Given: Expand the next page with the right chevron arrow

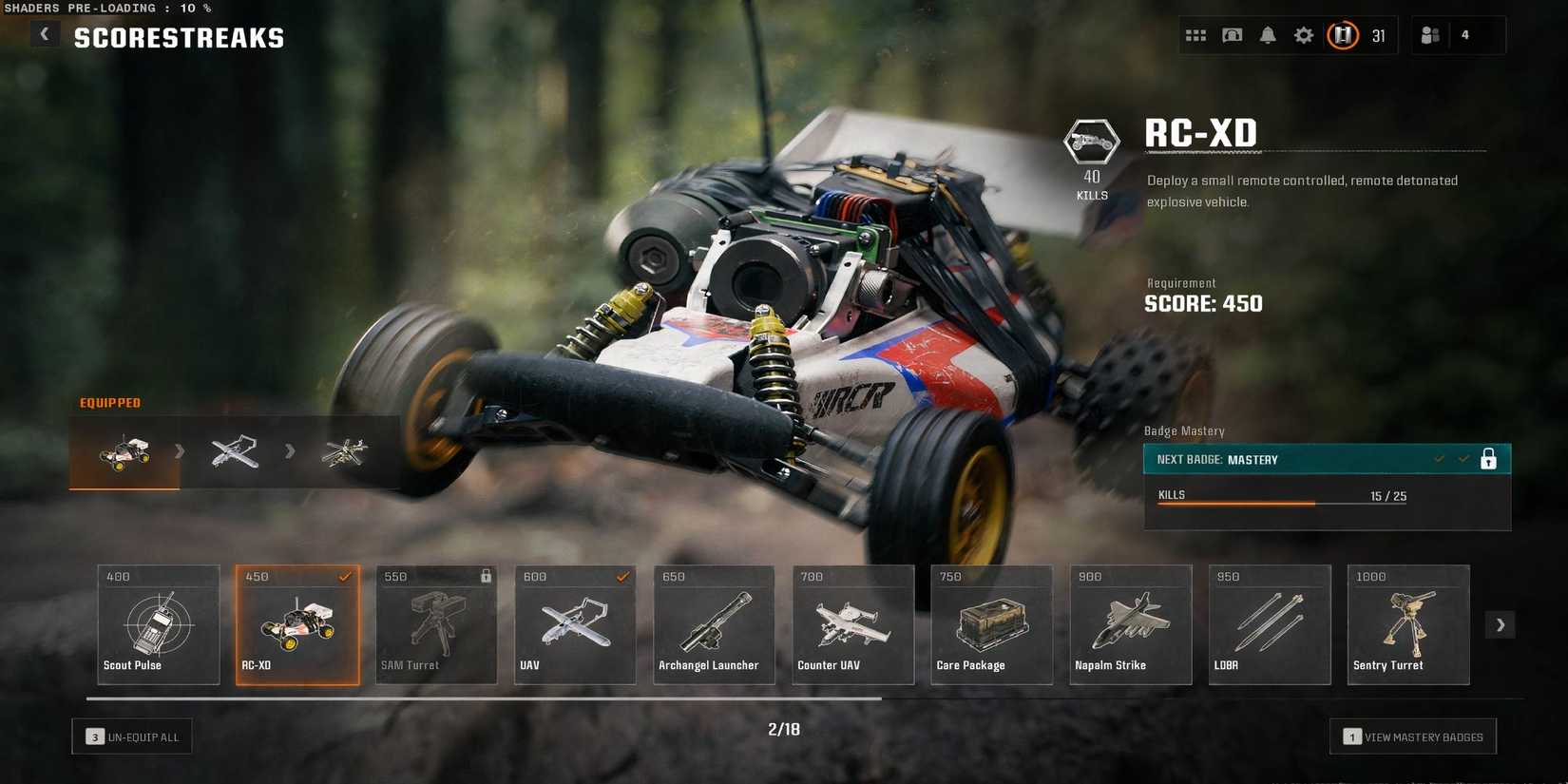Looking at the screenshot, I should [1500, 624].
